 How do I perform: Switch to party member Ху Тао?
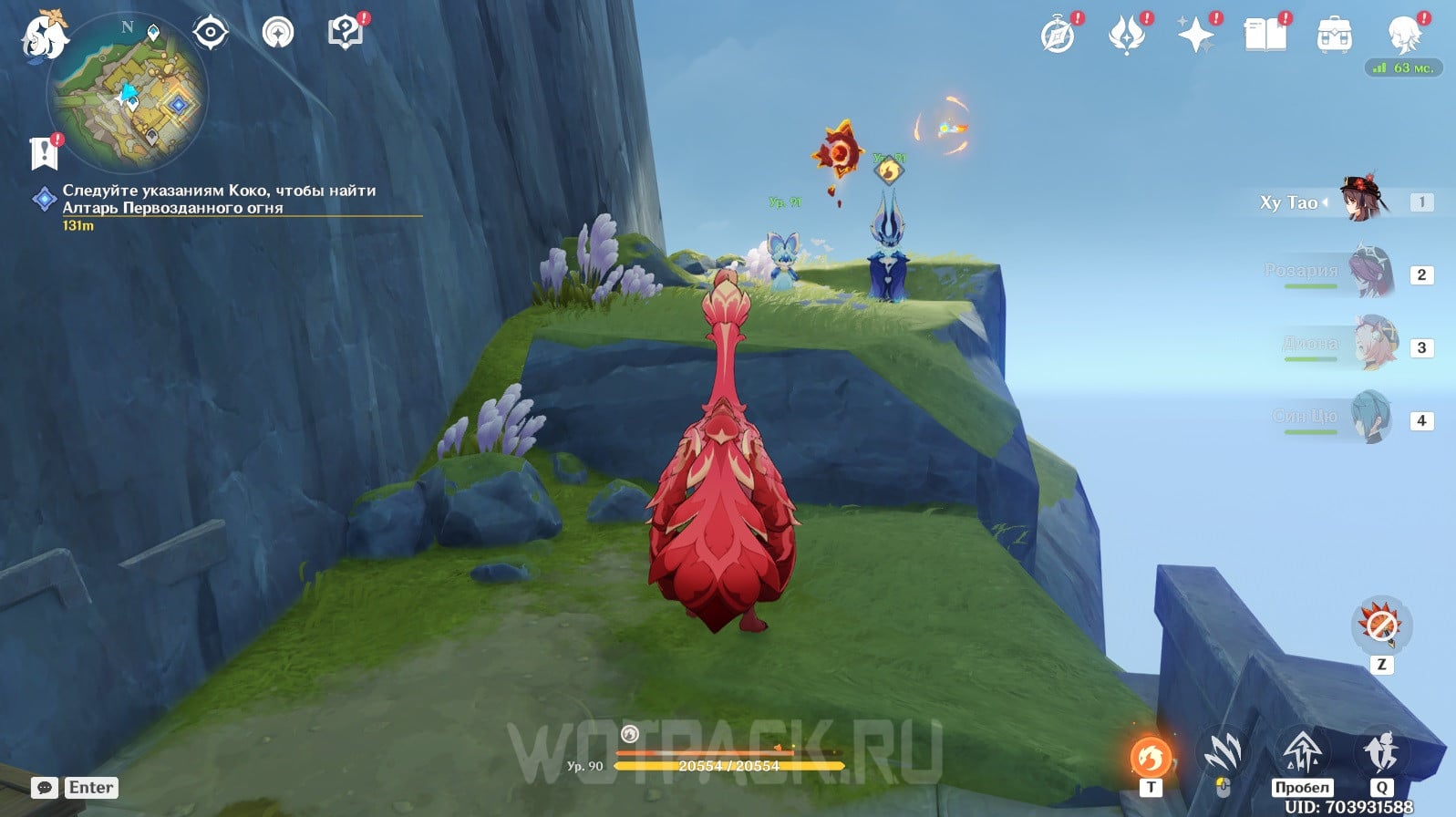pos(1363,202)
